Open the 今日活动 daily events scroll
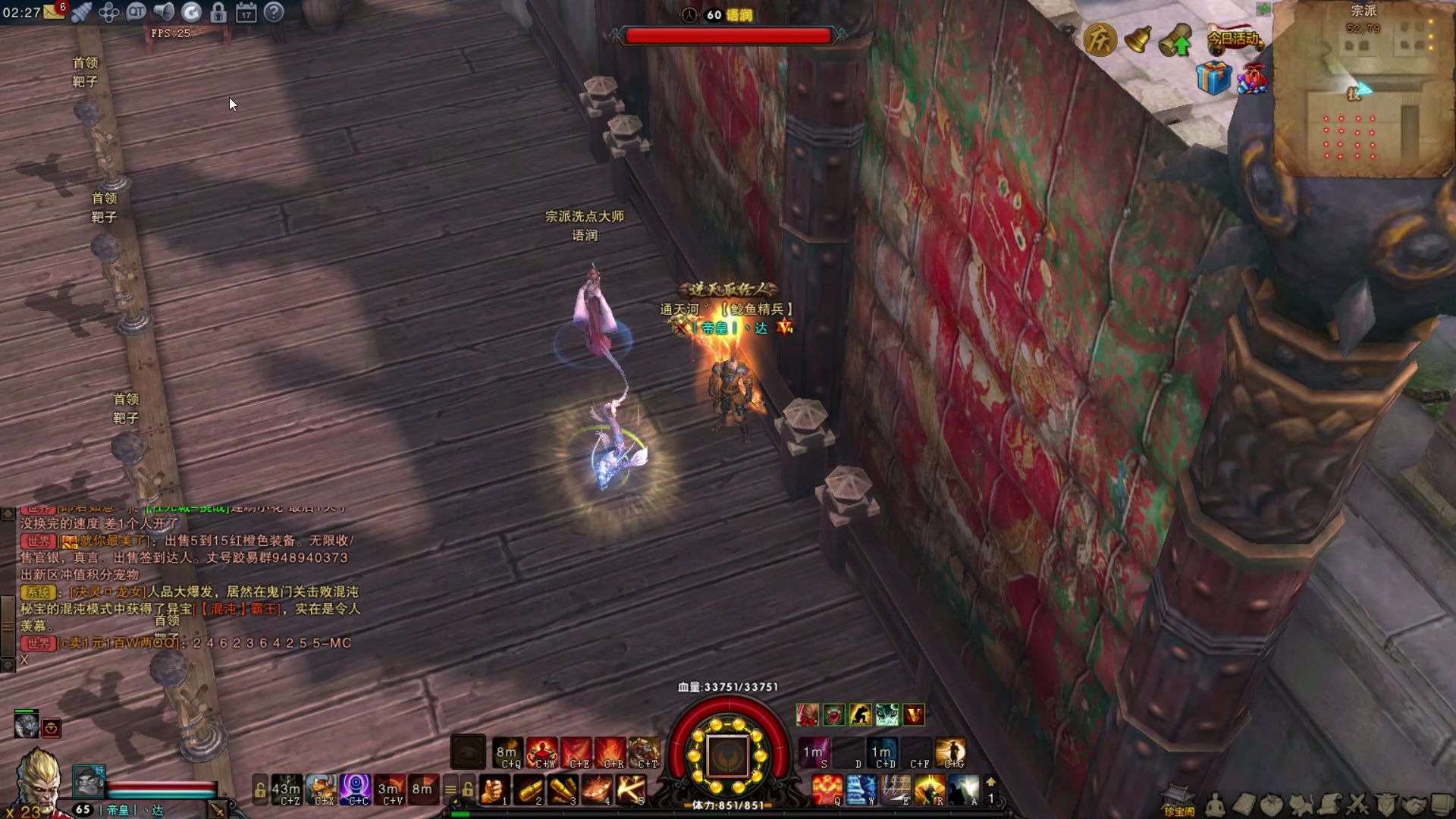1456x819 pixels. click(1233, 38)
